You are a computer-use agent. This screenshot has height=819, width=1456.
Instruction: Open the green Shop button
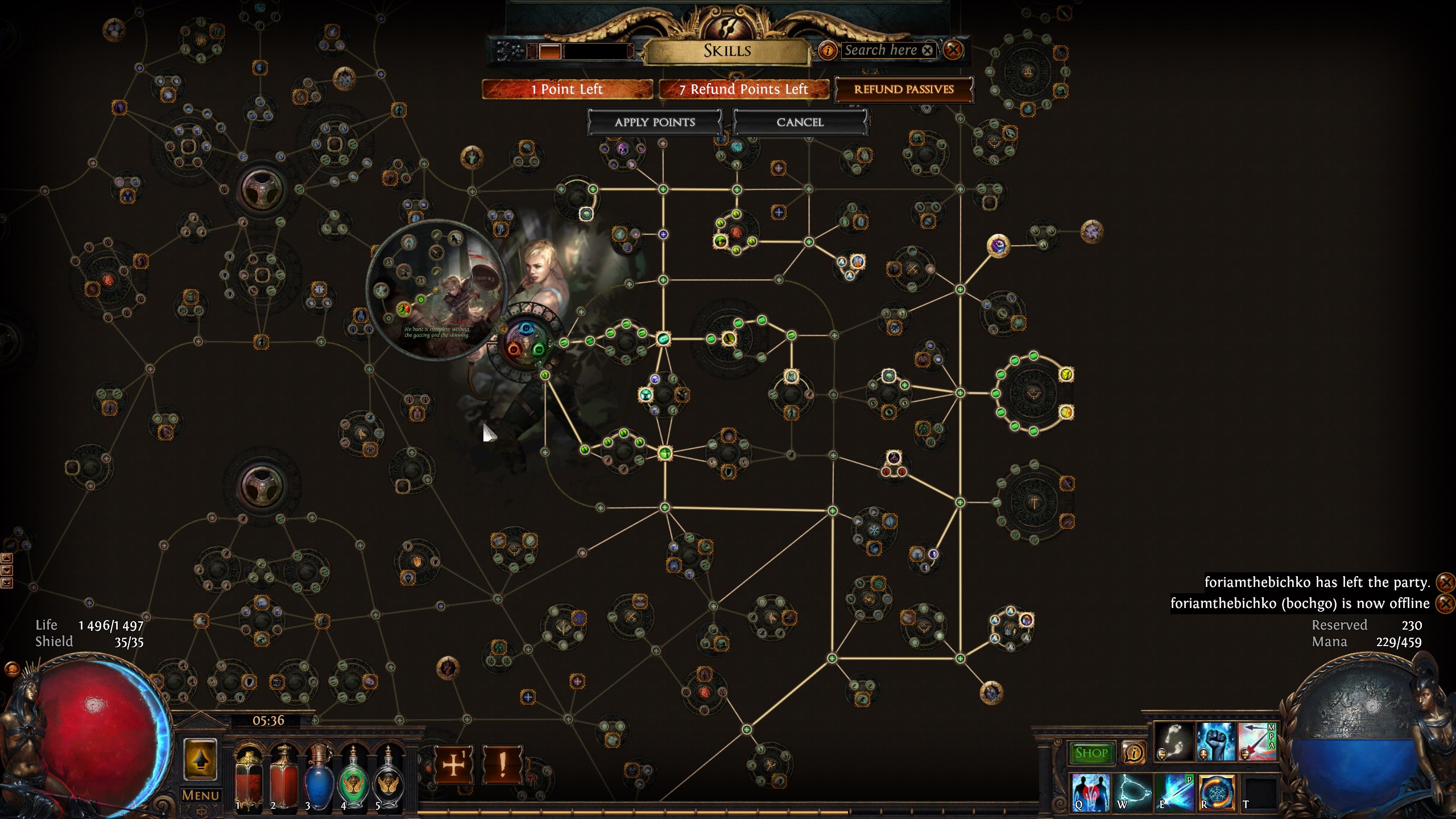(1091, 753)
